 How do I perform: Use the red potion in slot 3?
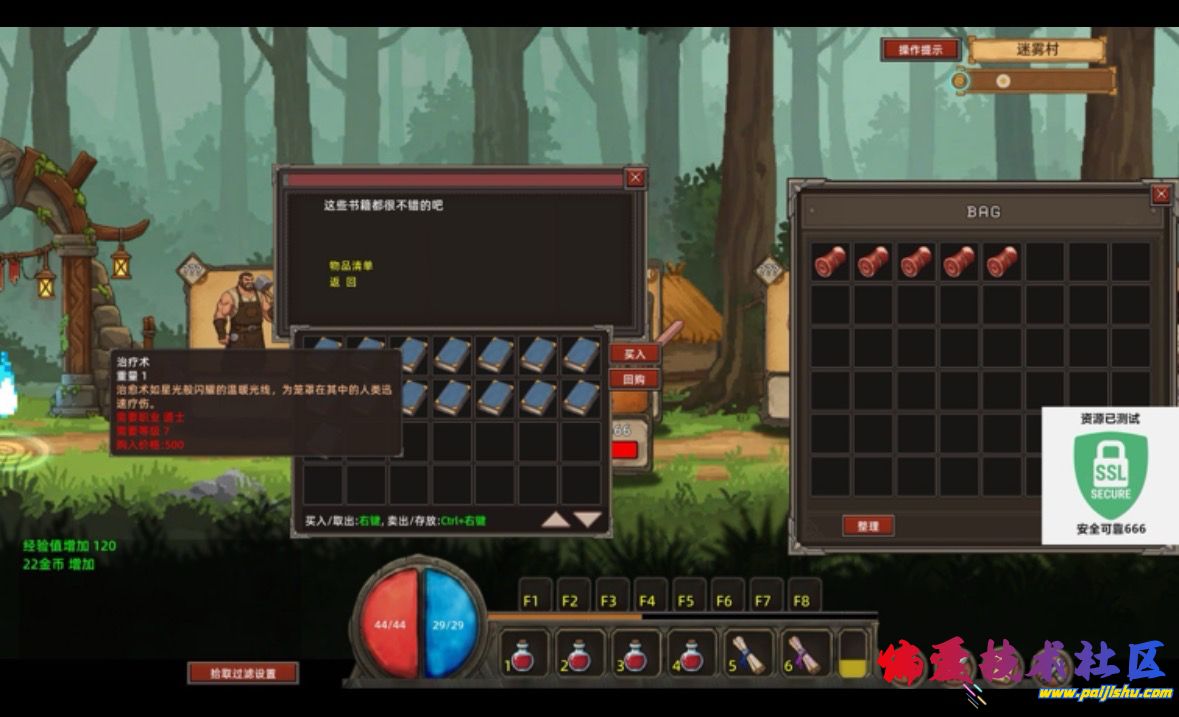point(636,653)
